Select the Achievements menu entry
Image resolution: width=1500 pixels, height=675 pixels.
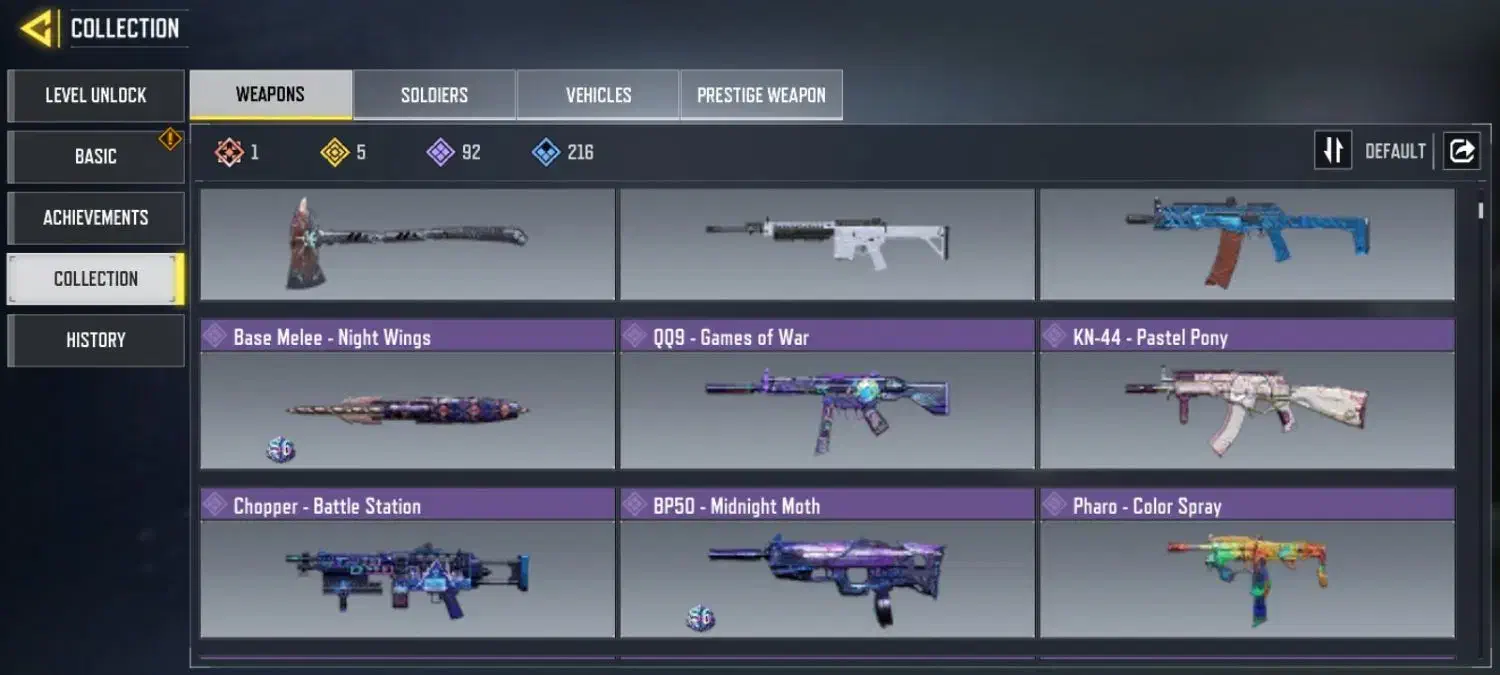[96, 218]
